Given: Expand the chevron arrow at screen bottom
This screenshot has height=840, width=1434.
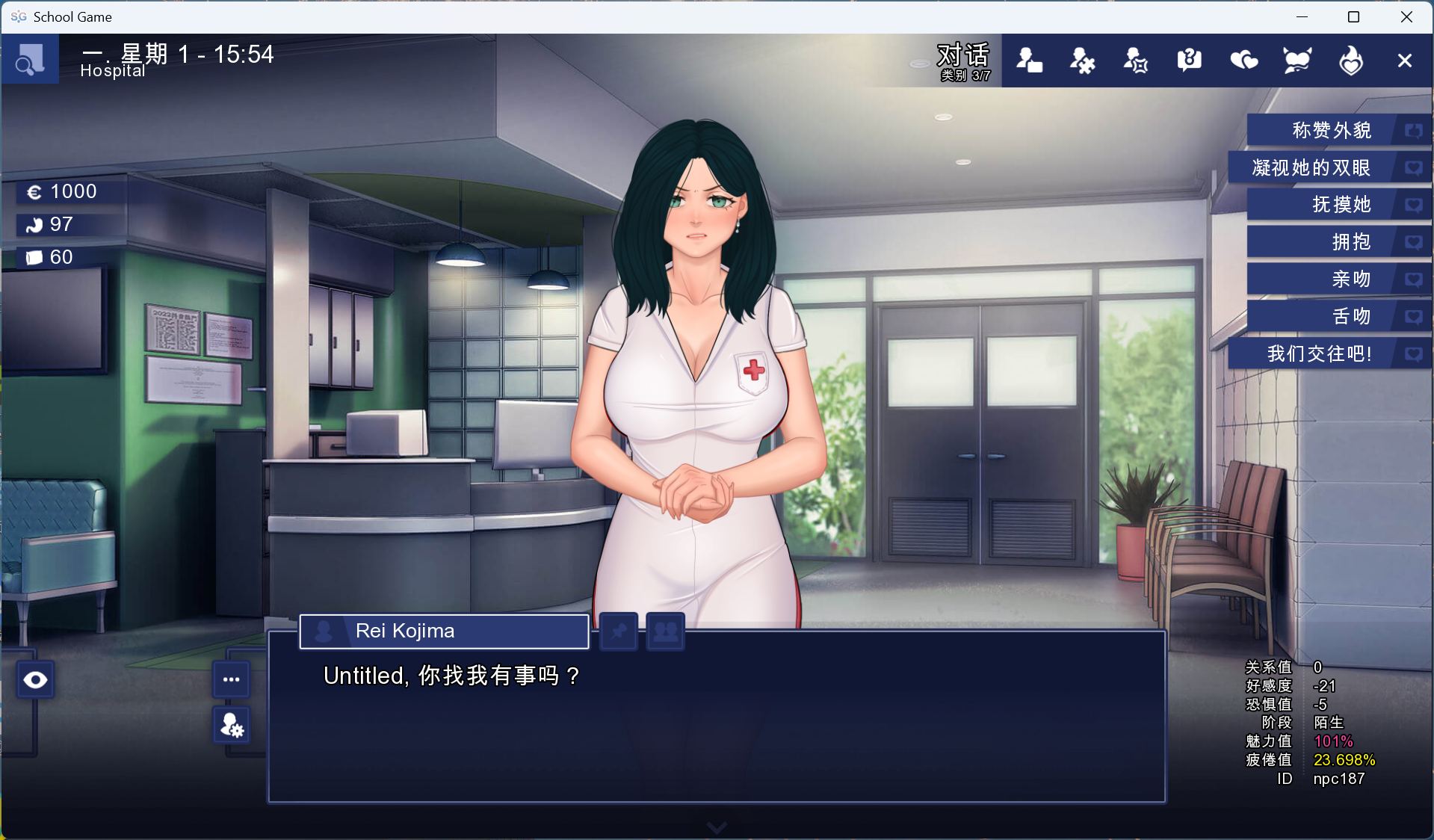Looking at the screenshot, I should tap(716, 827).
